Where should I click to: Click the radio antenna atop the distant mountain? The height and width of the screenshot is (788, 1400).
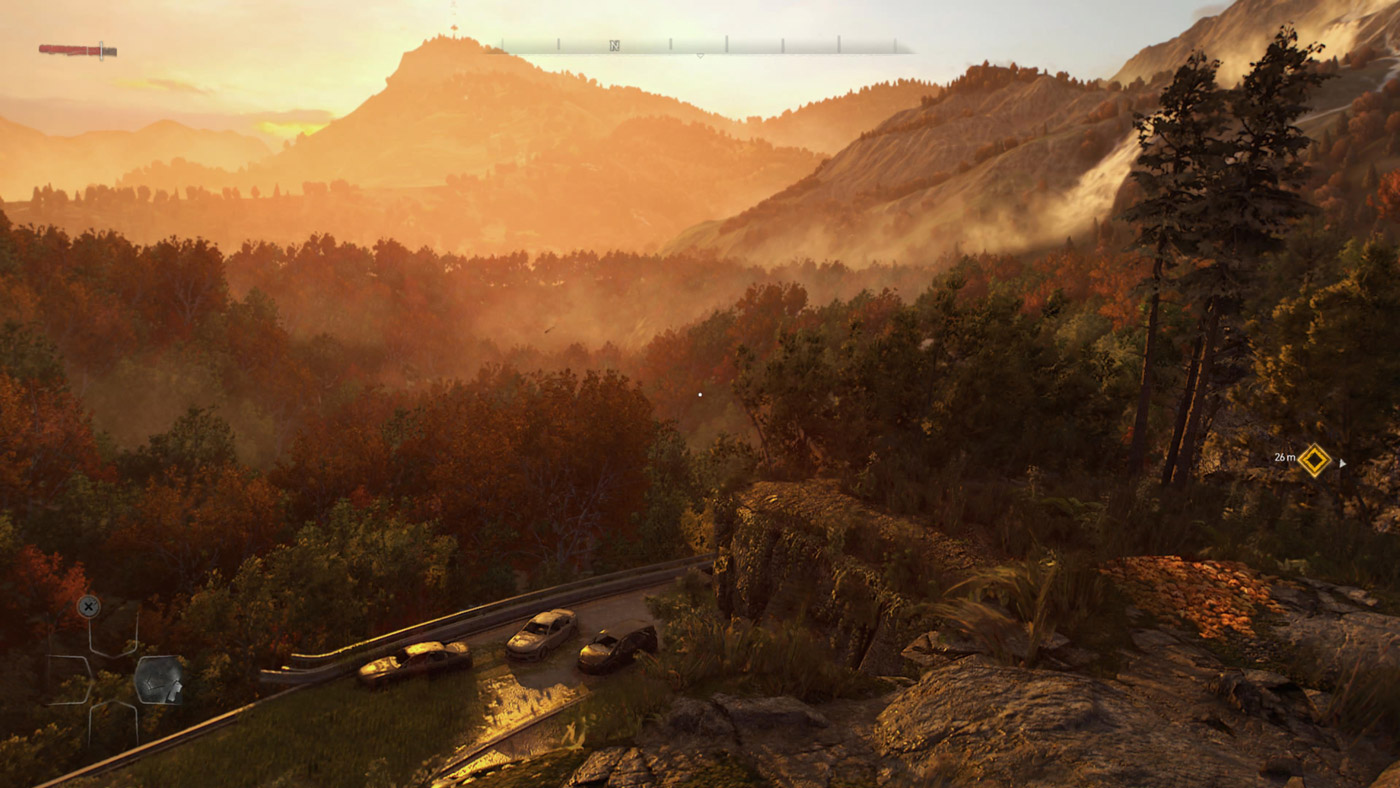[x=452, y=18]
